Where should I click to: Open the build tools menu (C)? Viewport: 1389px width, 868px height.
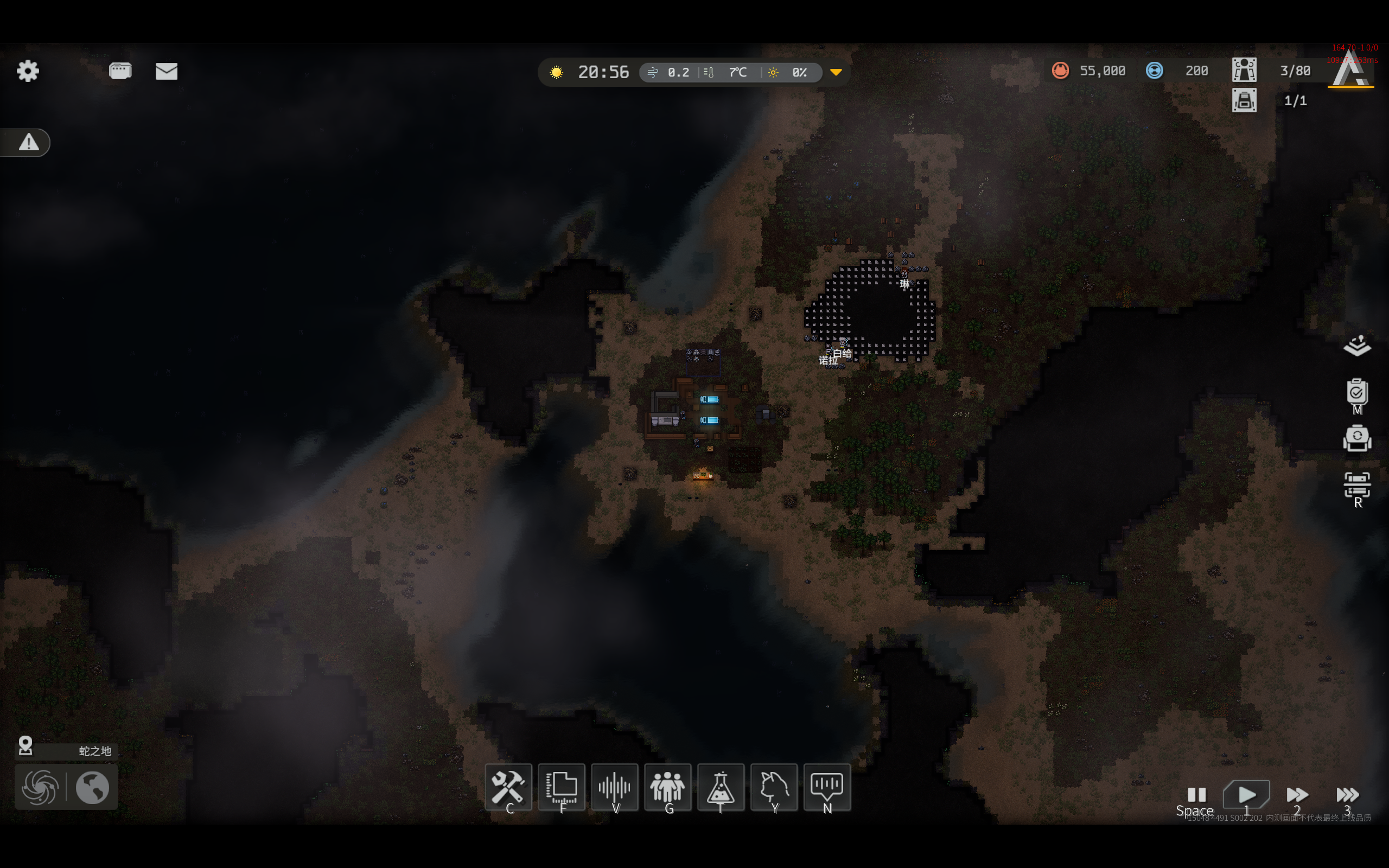[x=508, y=787]
